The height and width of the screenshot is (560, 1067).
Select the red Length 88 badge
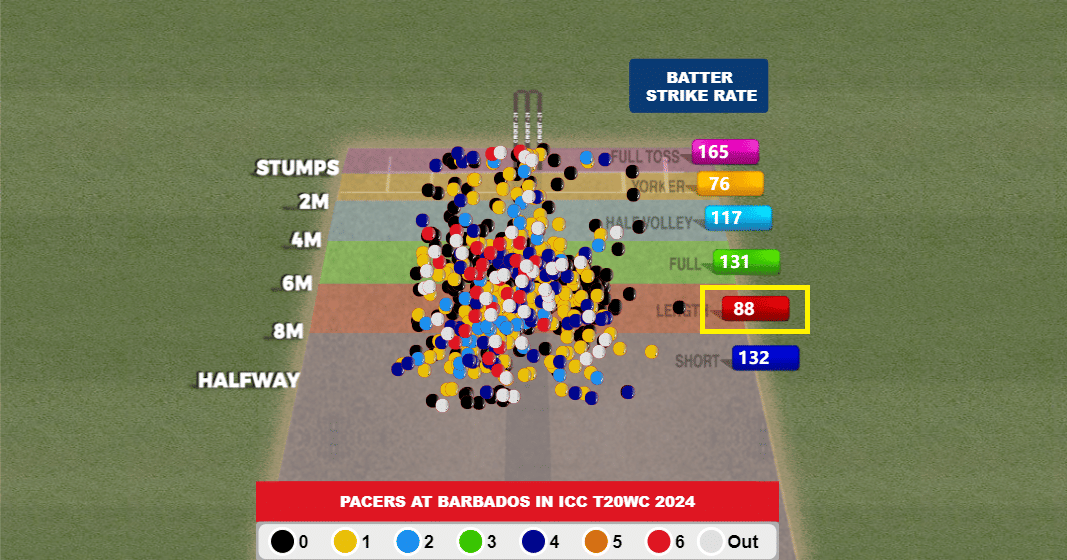(x=755, y=309)
